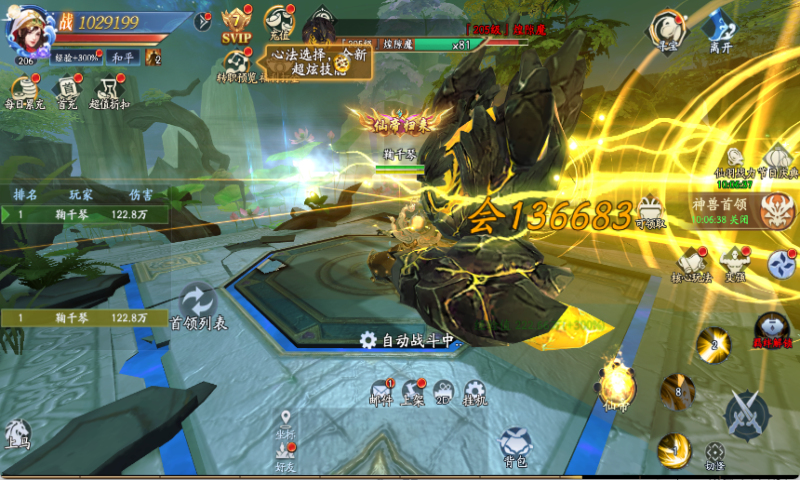The width and height of the screenshot is (800, 480).
Task: Click the 切换 switch target button
Action: [x=714, y=455]
